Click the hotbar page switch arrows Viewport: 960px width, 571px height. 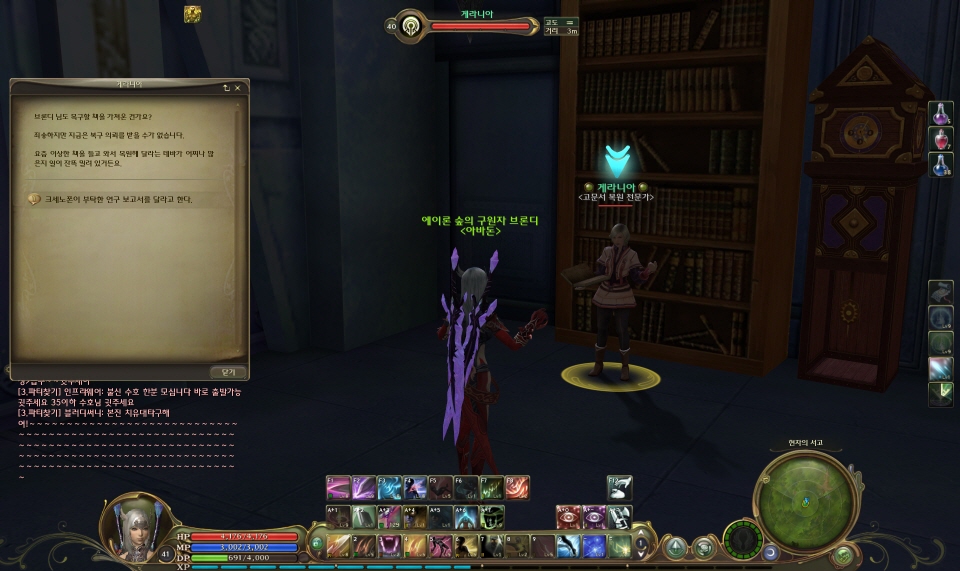click(x=642, y=546)
